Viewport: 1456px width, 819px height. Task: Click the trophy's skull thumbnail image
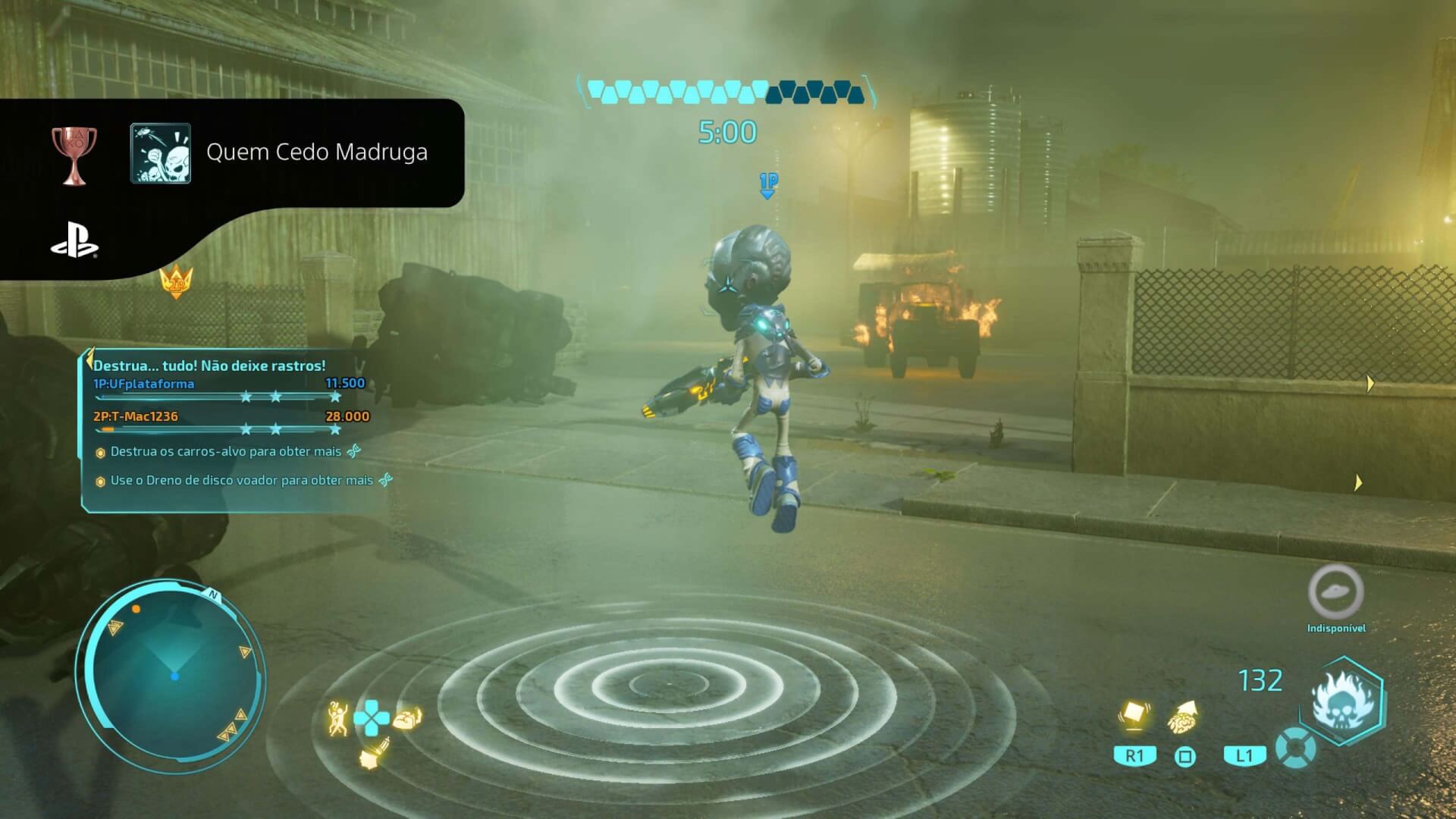[x=161, y=153]
